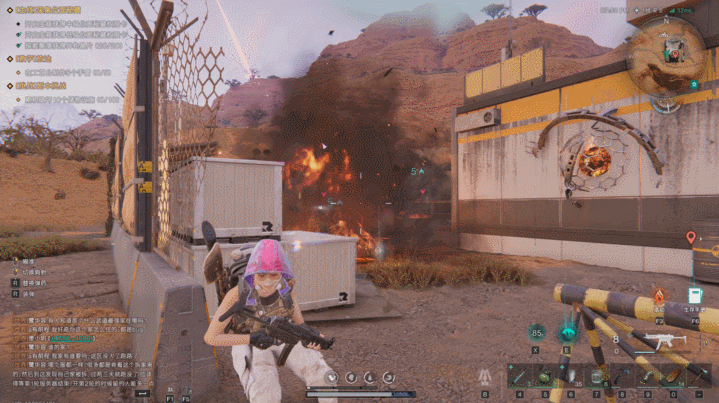Activate the skill icon showing 85
This screenshot has width=719, height=403.
537,333
